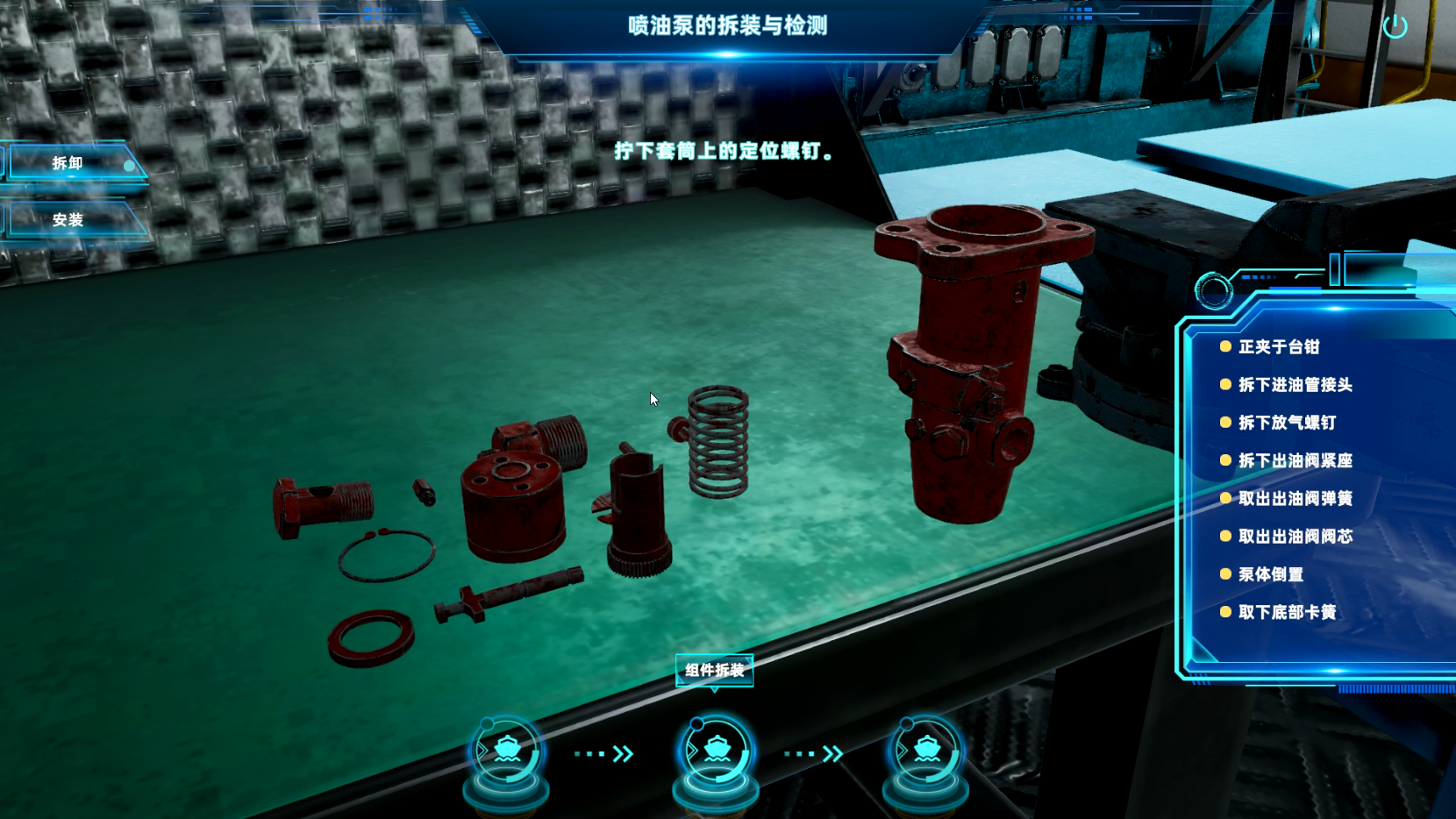Choose step 拆下出油阀紧座

click(x=1295, y=461)
